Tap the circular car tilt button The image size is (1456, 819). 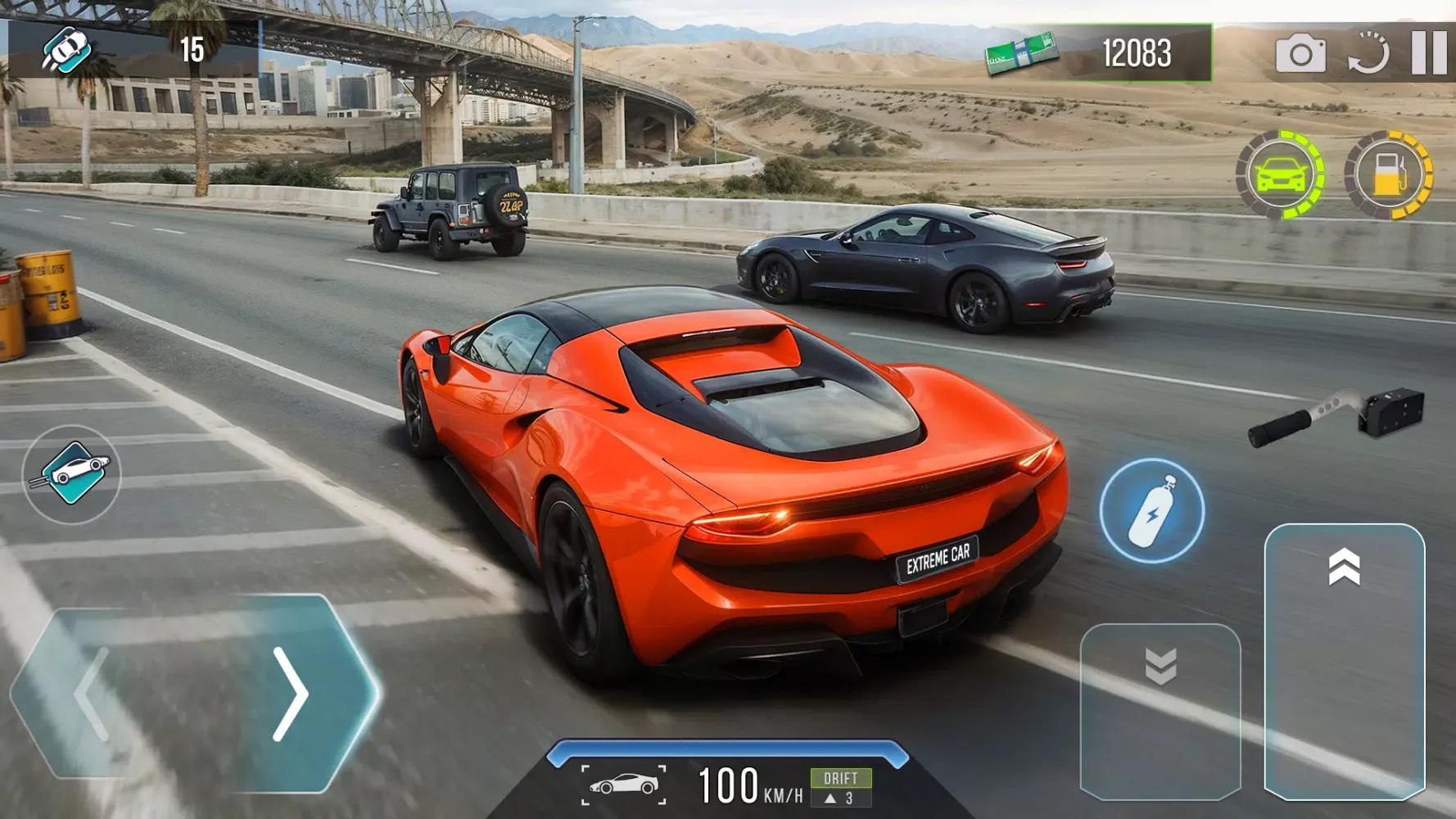coord(72,474)
